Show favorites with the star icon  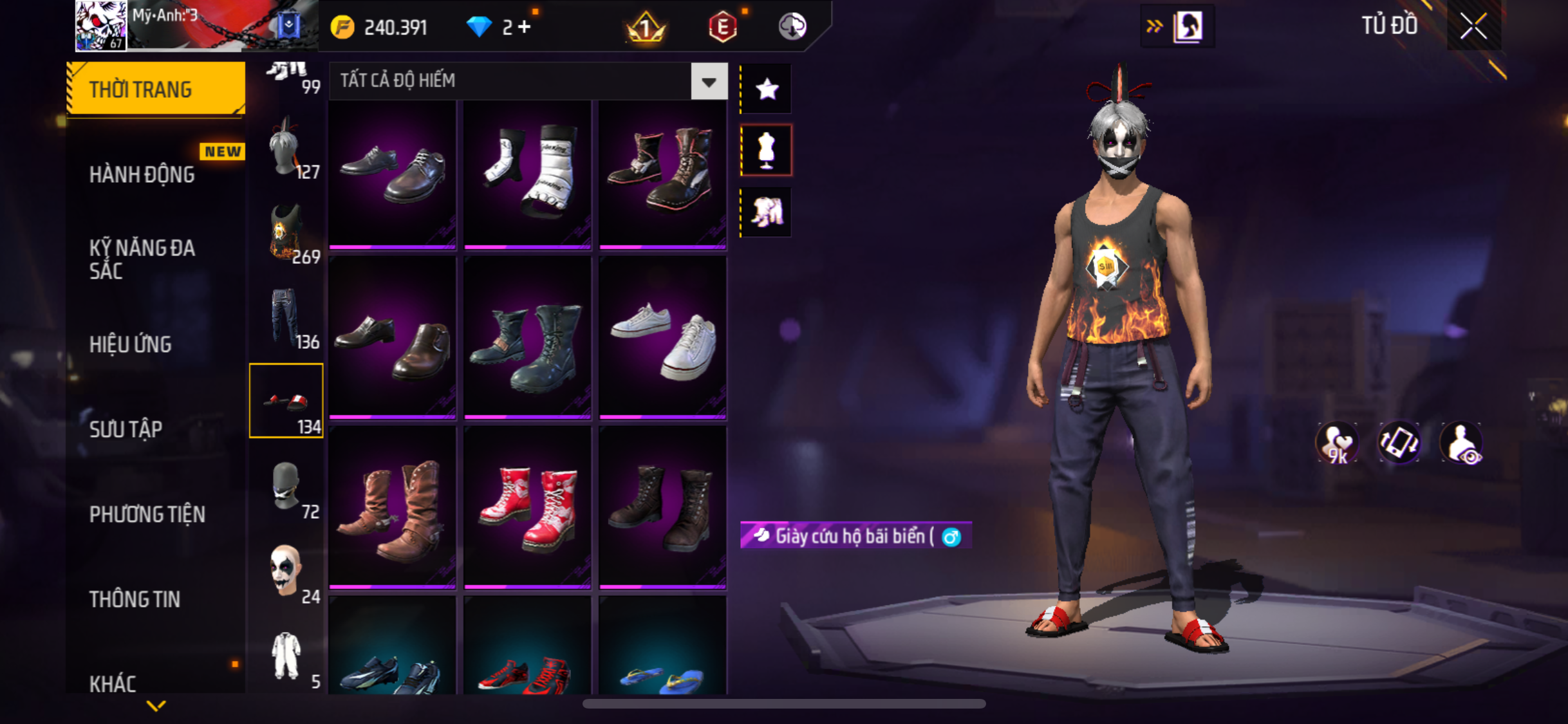pyautogui.click(x=767, y=89)
